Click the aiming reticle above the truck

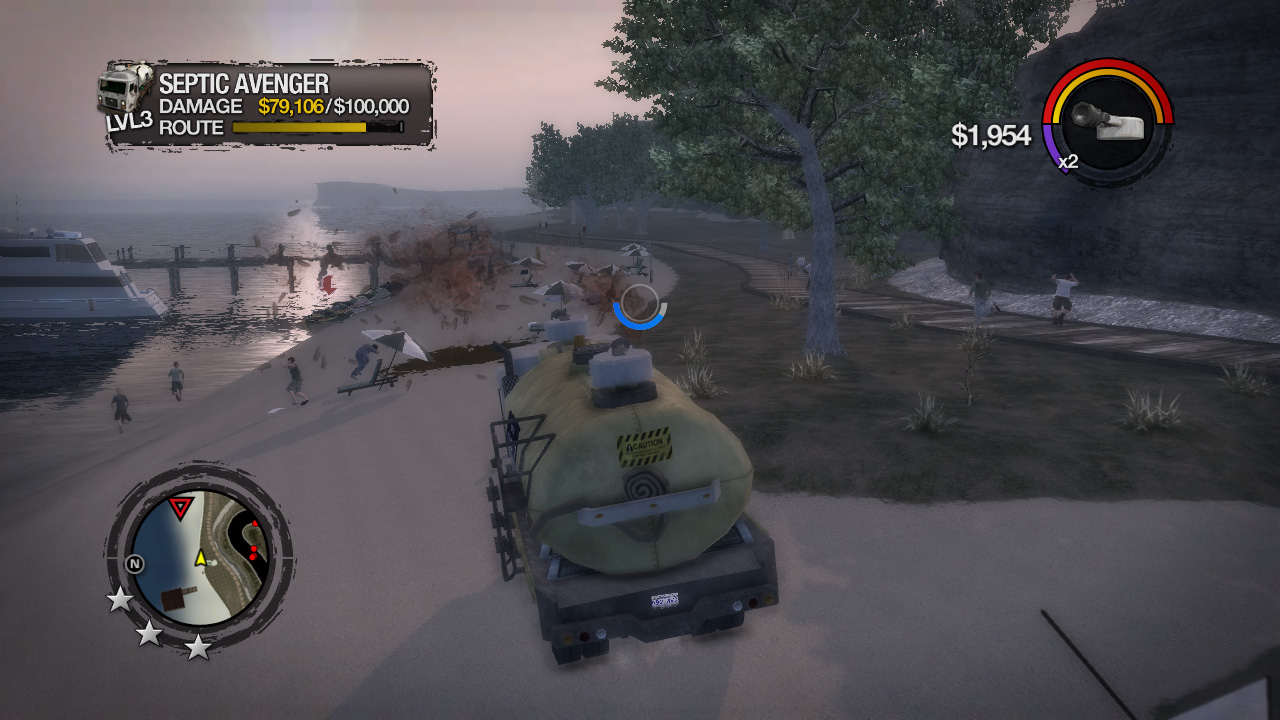638,305
